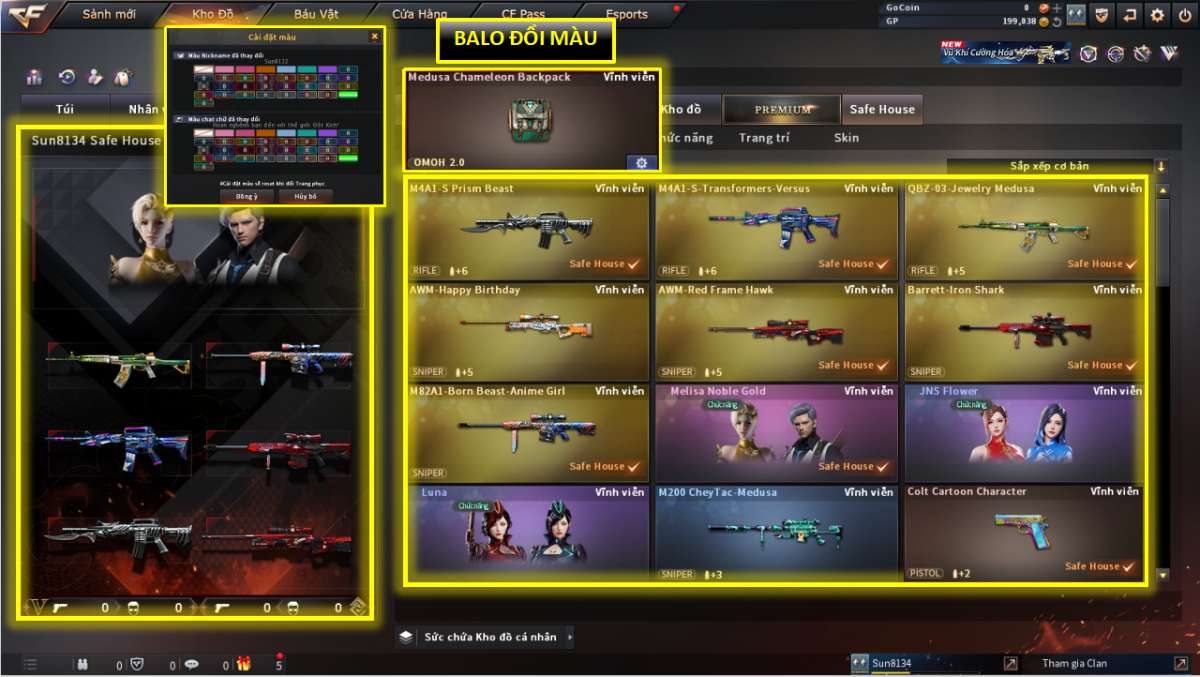1200x677 pixels.
Task: Confirm colors with the Đồng ý button
Action: [x=246, y=196]
